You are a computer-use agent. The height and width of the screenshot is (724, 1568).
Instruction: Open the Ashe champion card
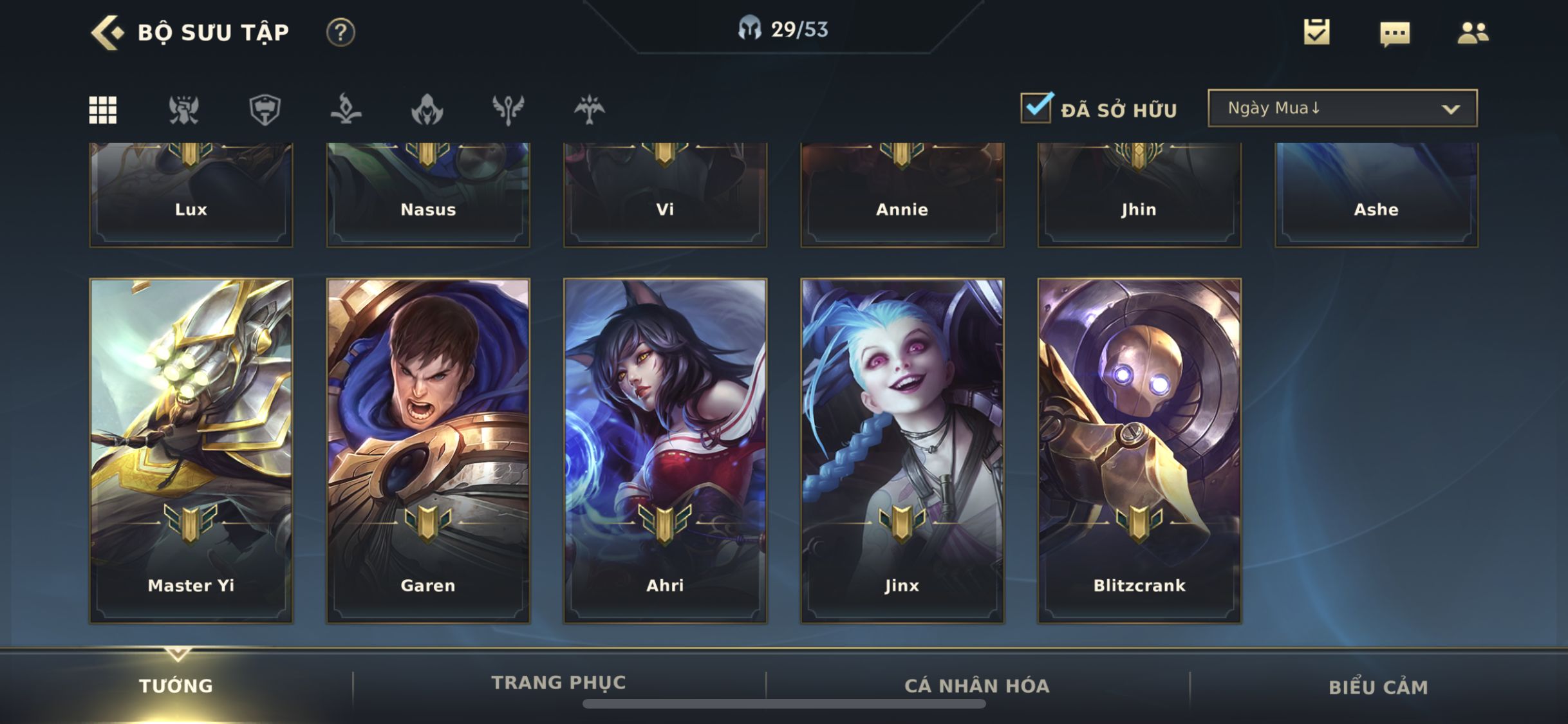1376,196
